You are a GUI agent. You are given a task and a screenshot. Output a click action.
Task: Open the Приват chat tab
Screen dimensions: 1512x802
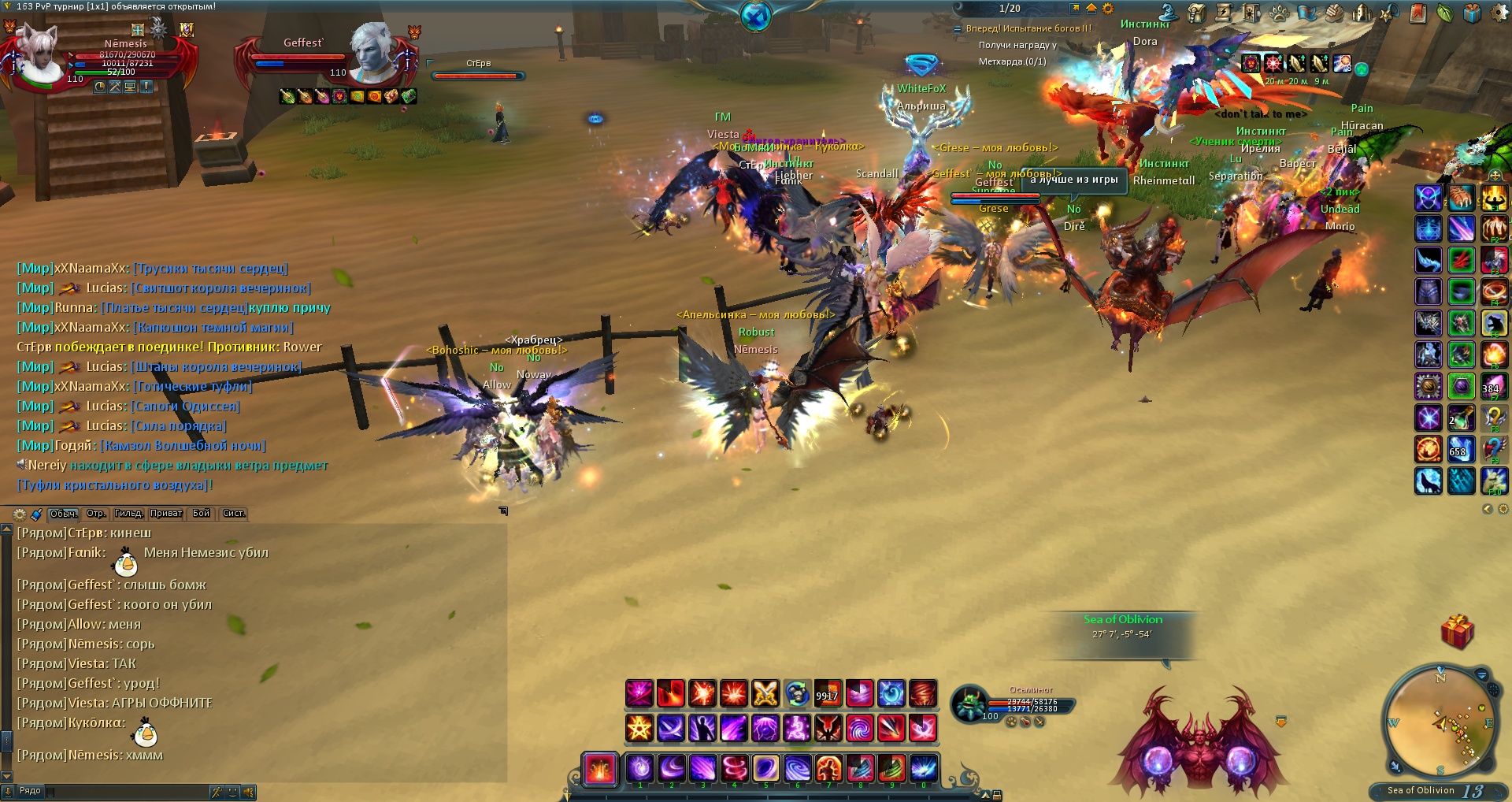pos(166,514)
